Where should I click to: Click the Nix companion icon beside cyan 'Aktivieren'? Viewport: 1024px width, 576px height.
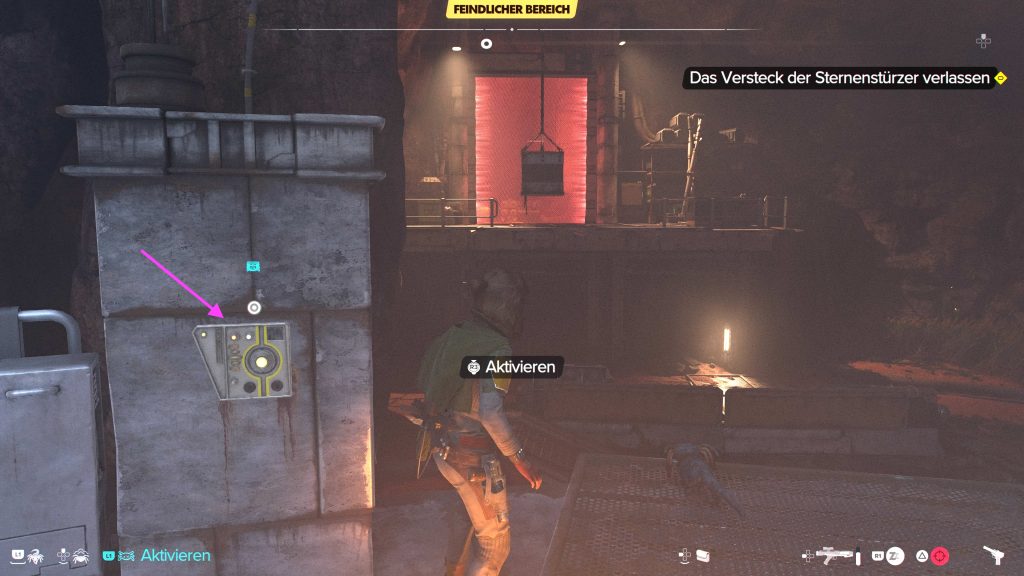point(127,555)
